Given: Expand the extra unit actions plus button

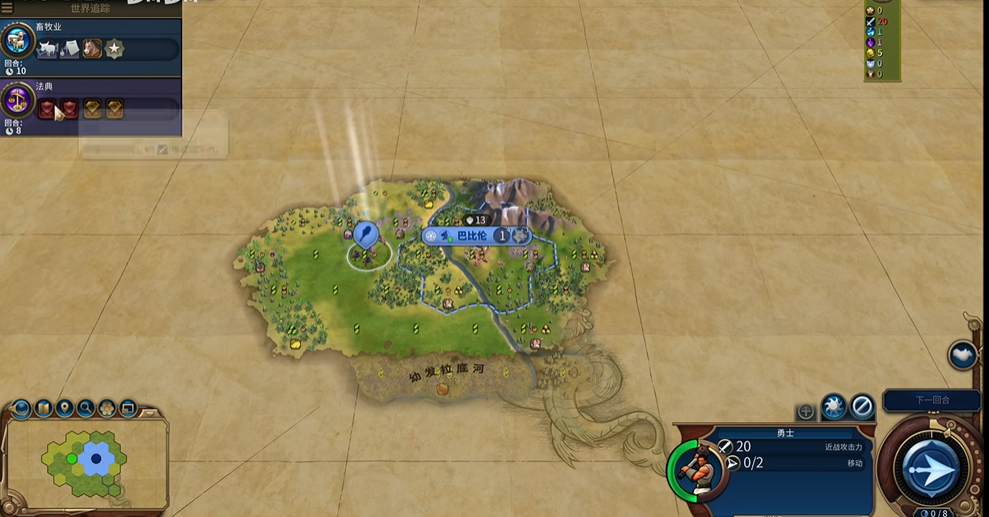Looking at the screenshot, I should pos(805,411).
